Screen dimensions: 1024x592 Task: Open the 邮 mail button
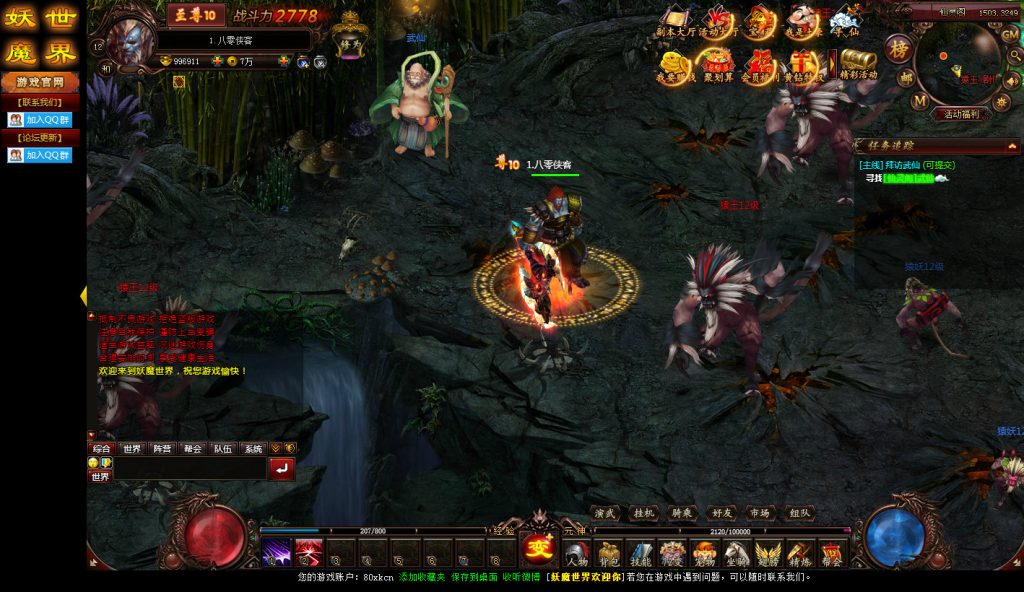(x=905, y=76)
